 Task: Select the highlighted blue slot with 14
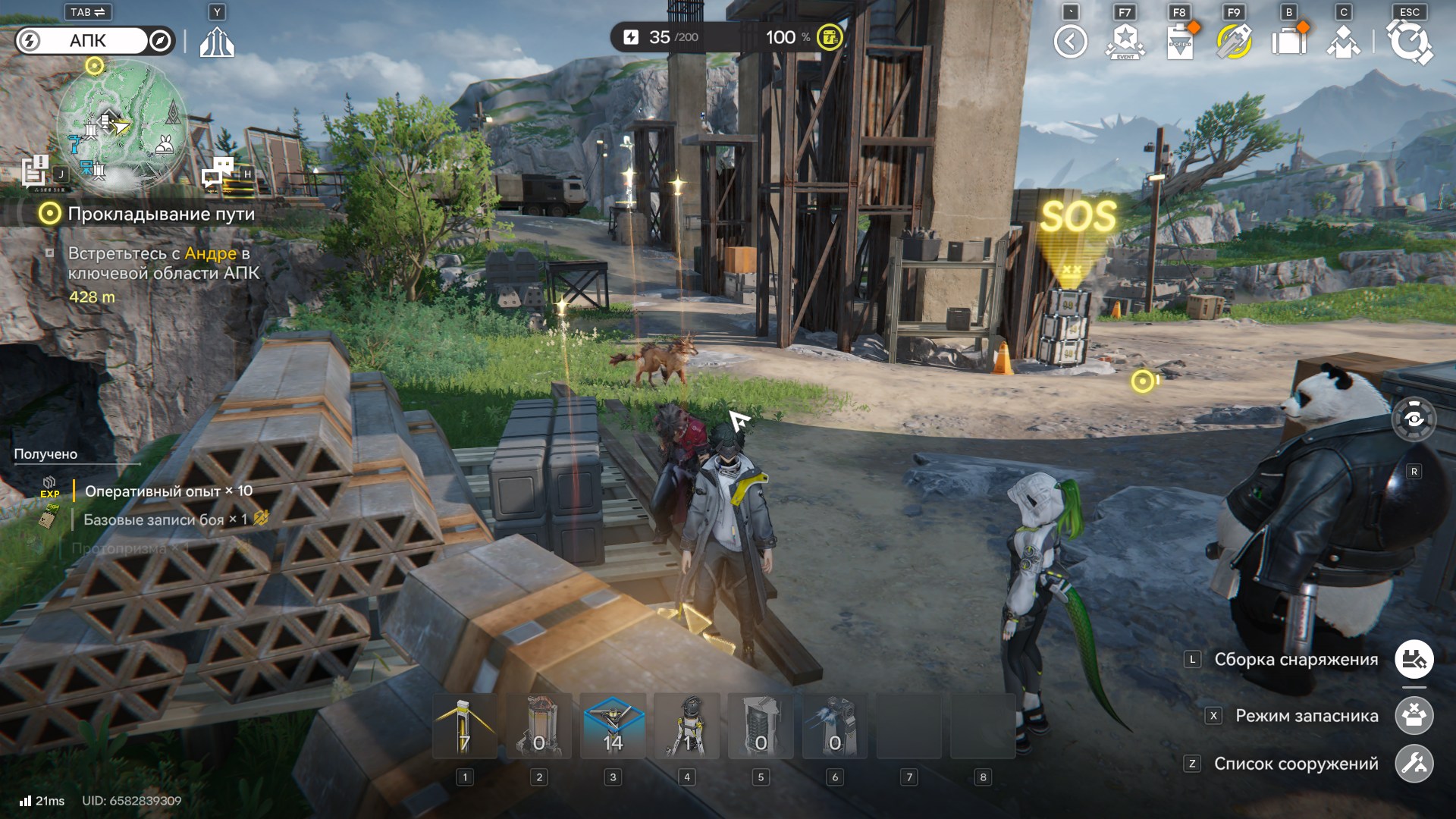pos(613,726)
